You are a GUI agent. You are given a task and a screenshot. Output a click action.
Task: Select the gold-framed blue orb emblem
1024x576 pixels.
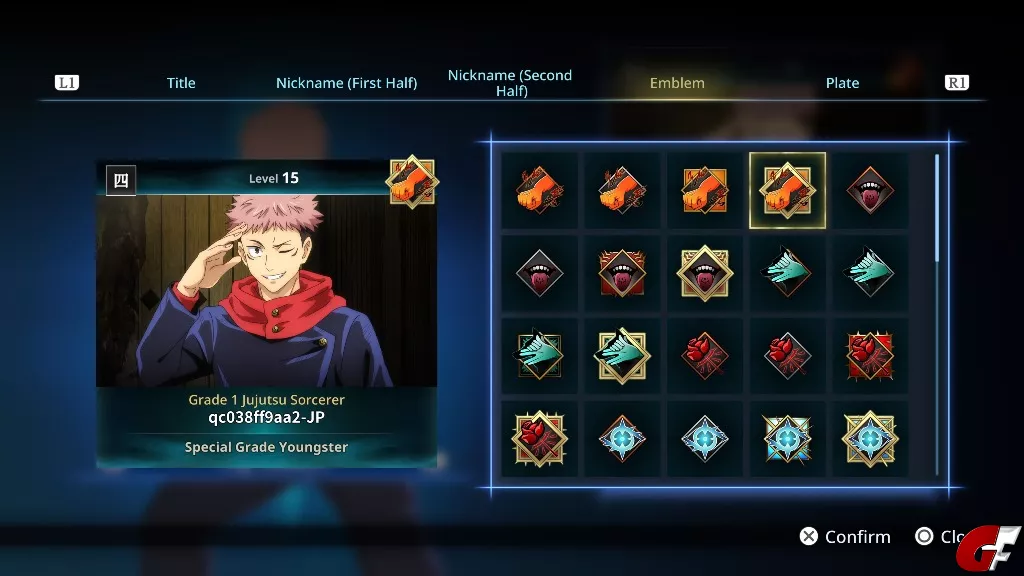coord(870,439)
